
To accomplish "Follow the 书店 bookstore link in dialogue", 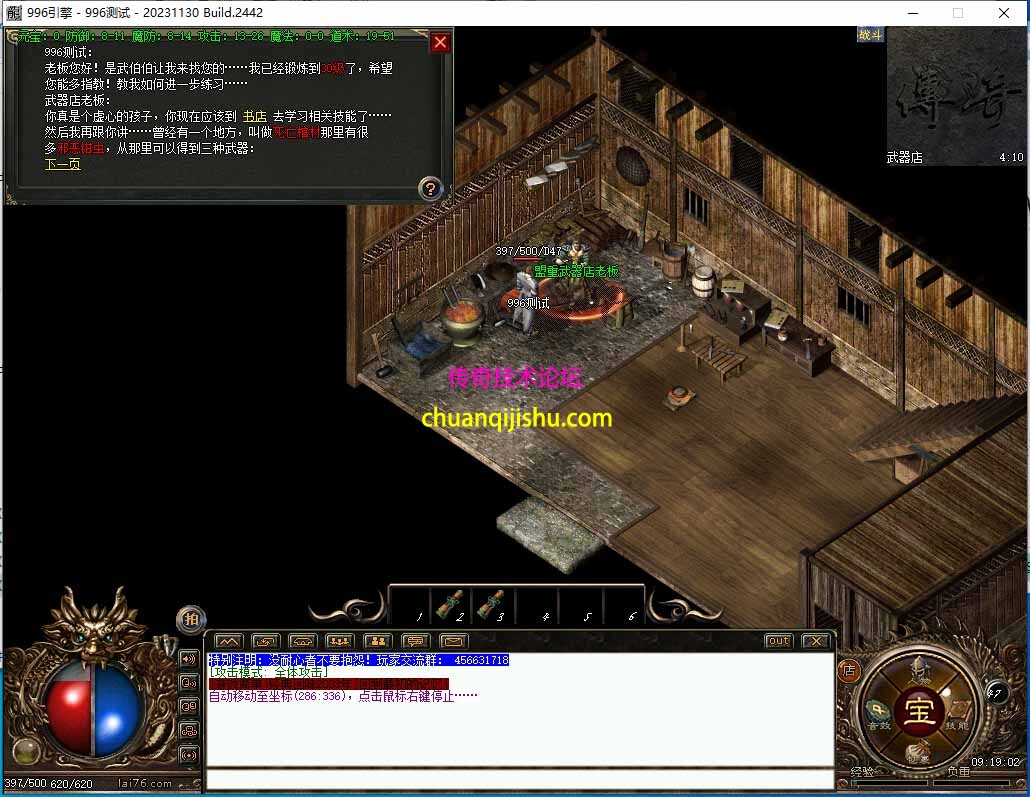I will (254, 116).
